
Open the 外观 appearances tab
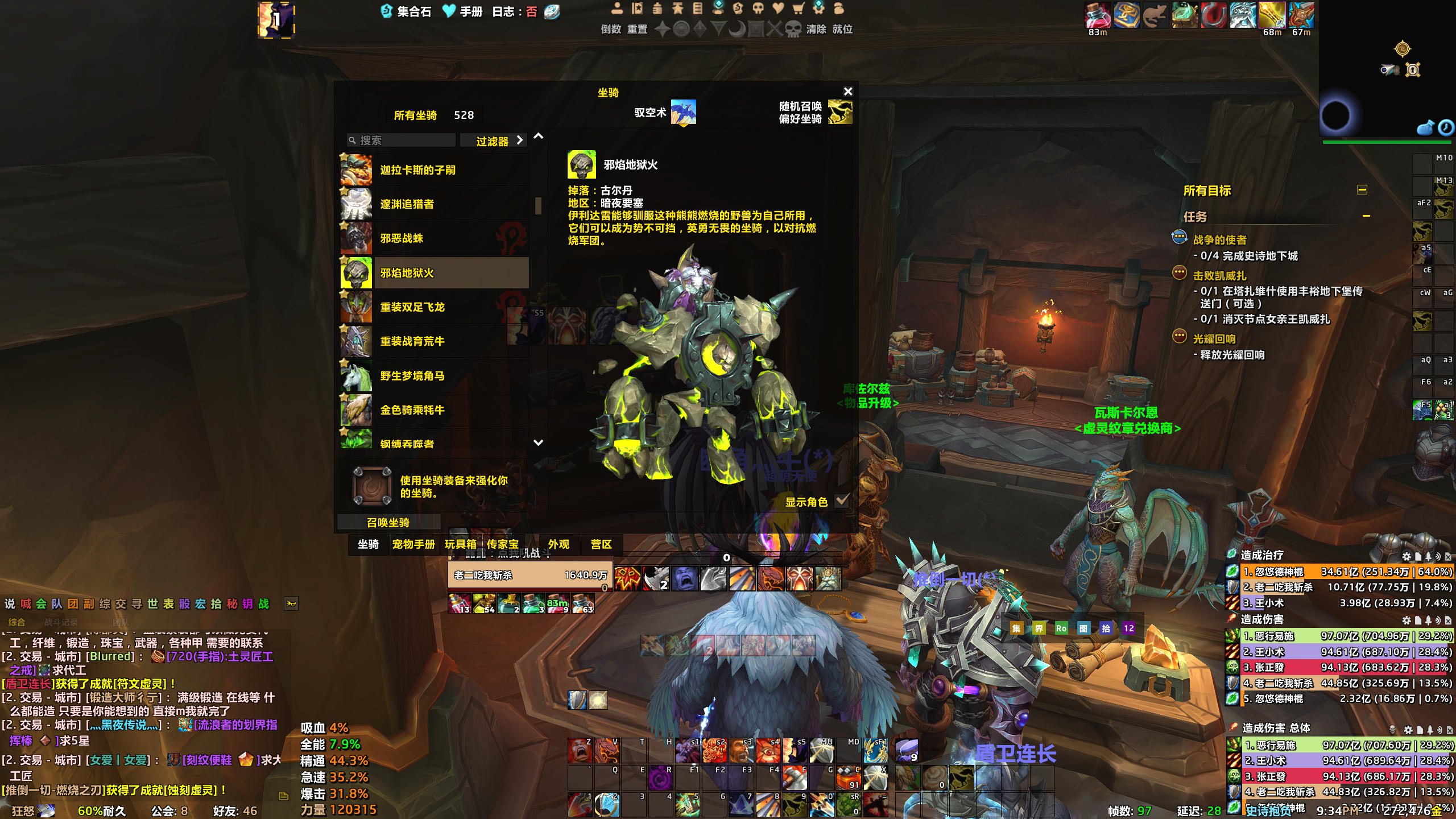point(559,544)
